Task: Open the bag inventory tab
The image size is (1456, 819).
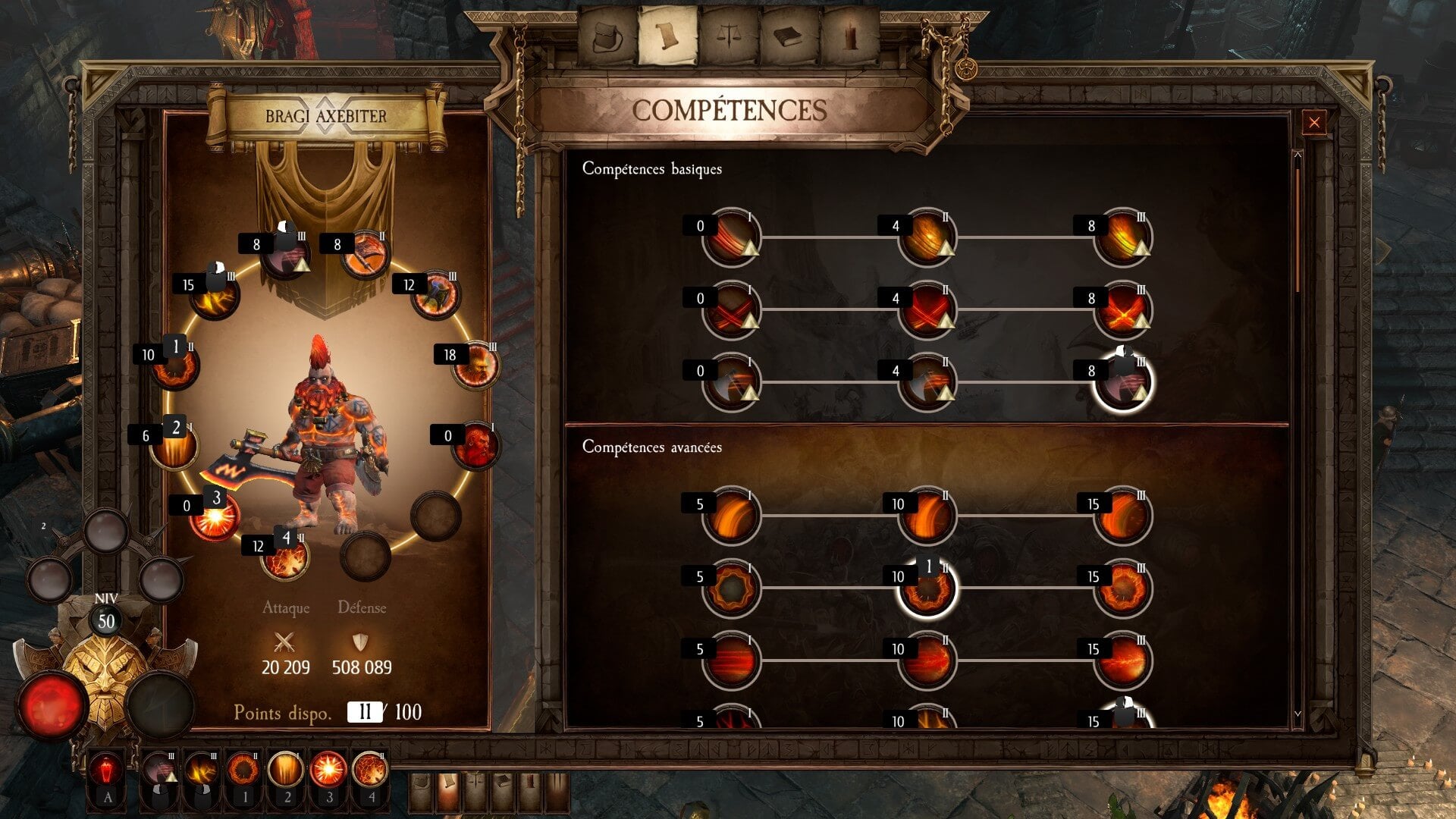Action: tap(608, 36)
